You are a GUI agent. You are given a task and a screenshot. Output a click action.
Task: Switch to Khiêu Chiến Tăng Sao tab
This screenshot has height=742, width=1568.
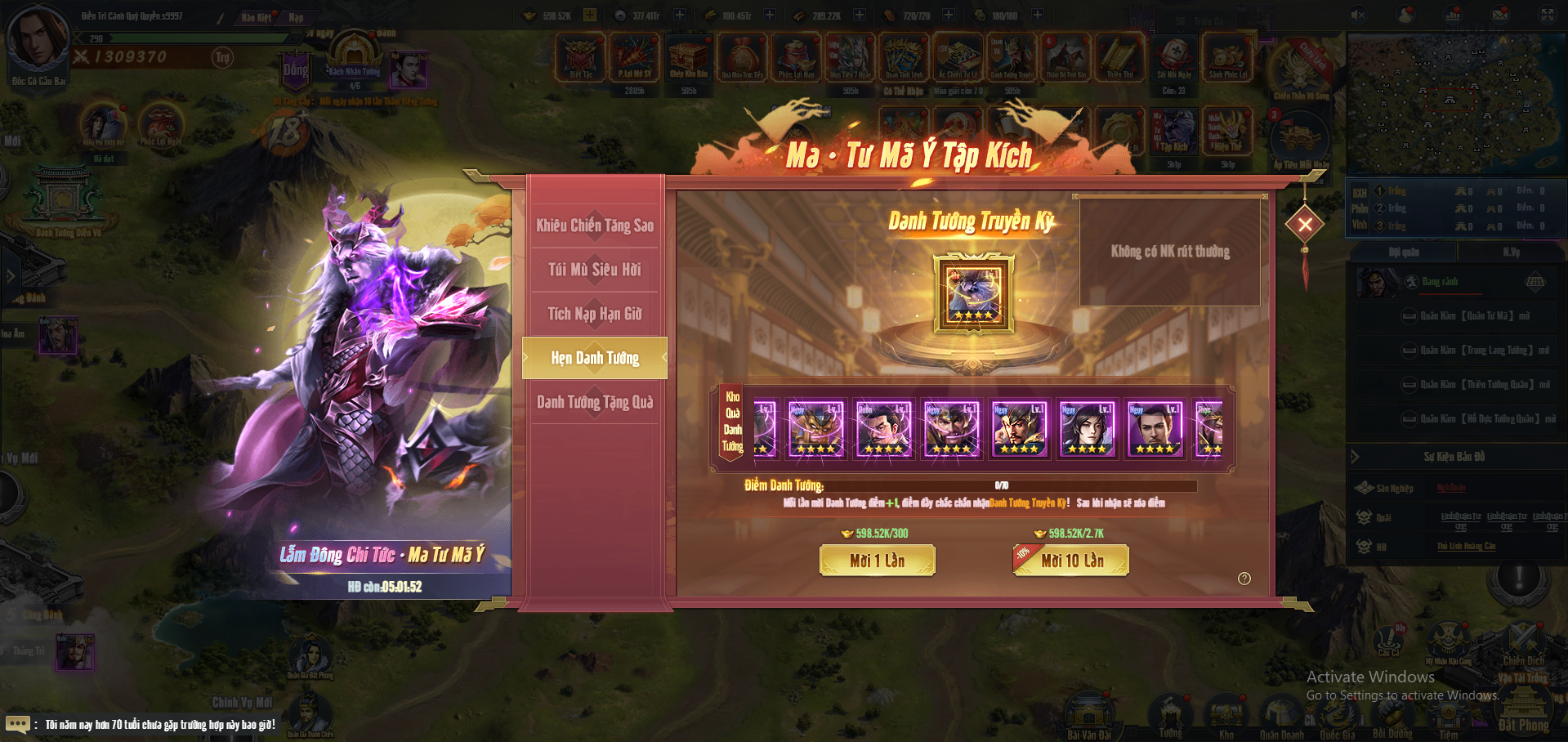click(x=595, y=226)
